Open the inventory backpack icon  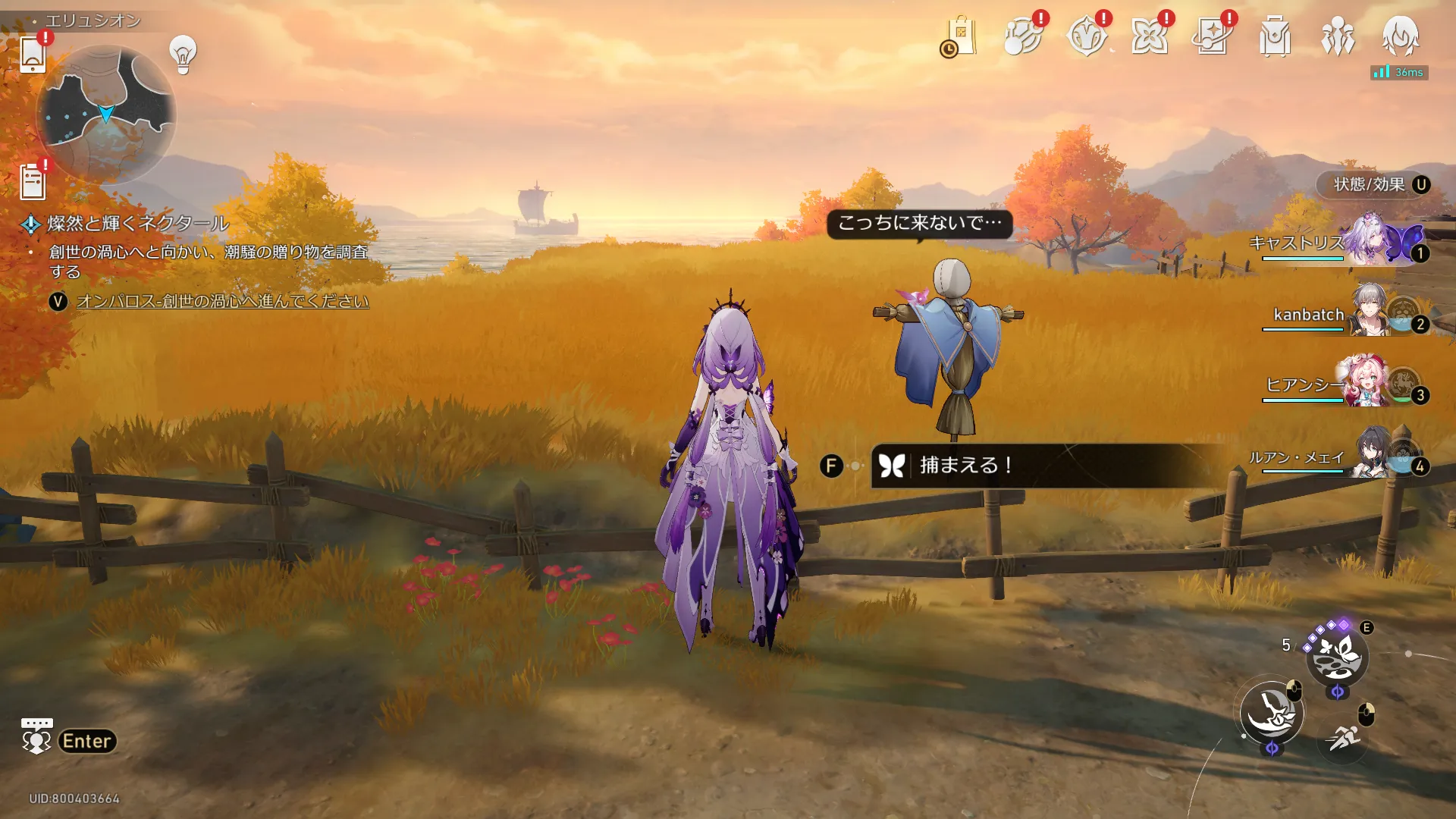(1275, 36)
